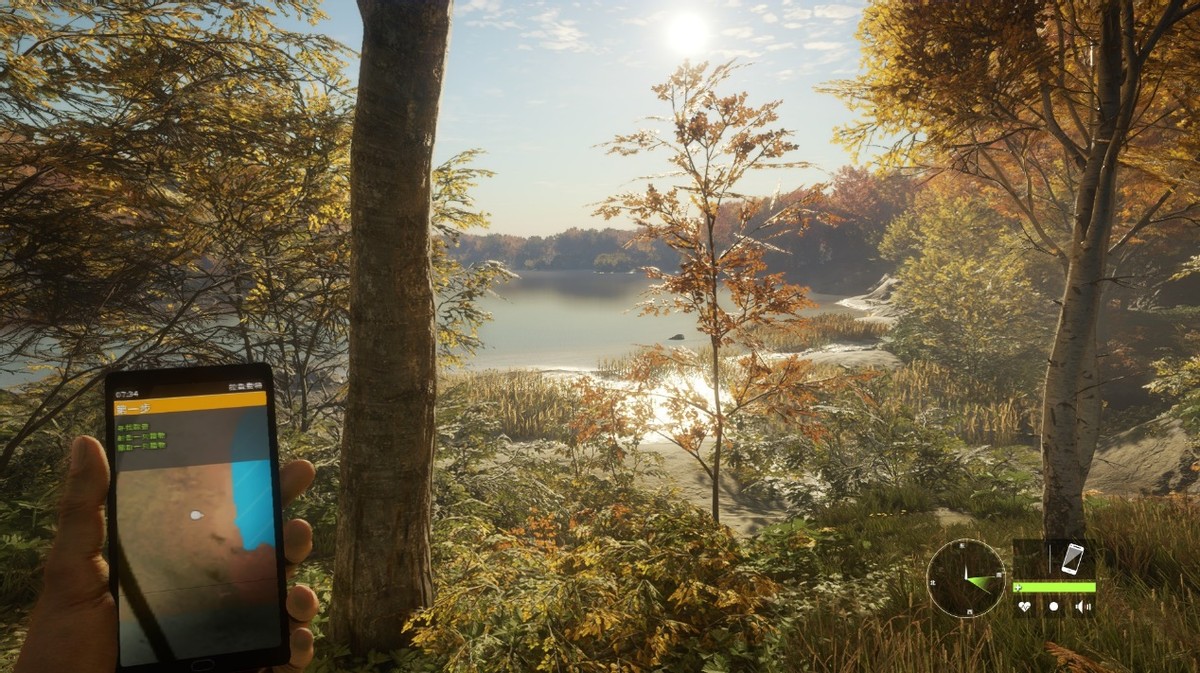Click the white circle visibility indicator
The width and height of the screenshot is (1200, 673).
pos(1052,606)
